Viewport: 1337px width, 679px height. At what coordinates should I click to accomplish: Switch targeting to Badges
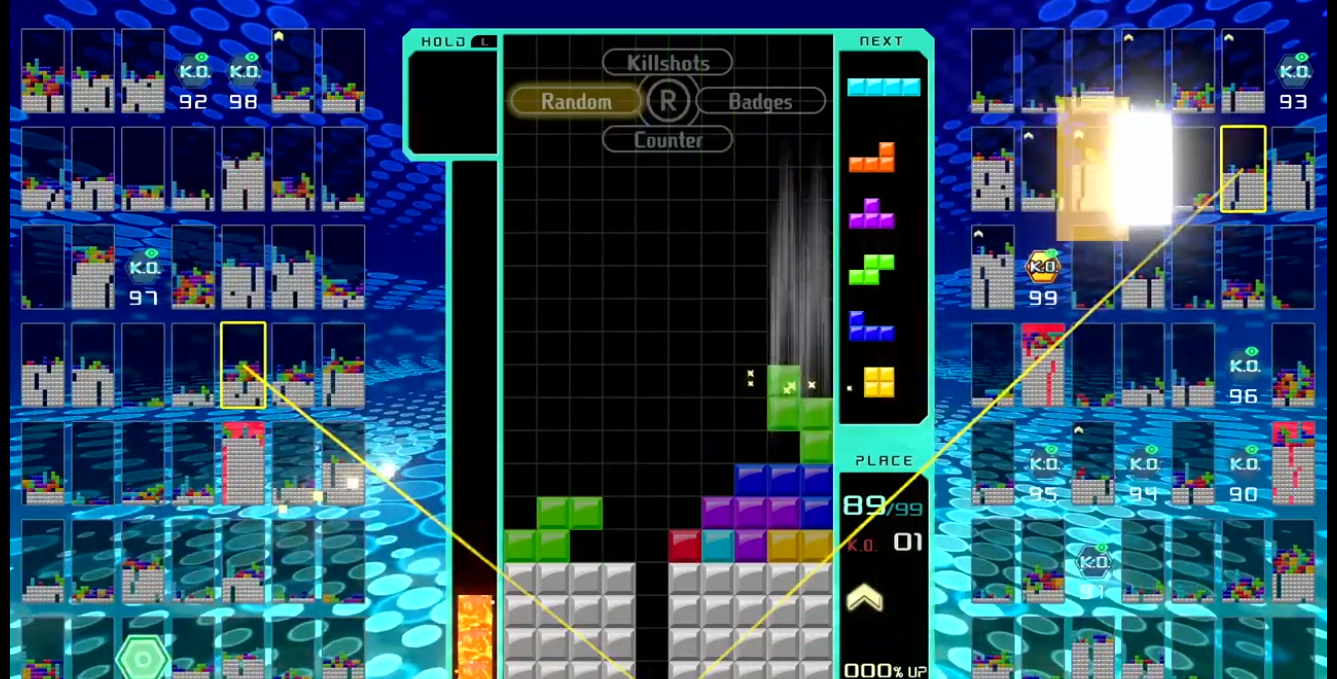[x=760, y=101]
